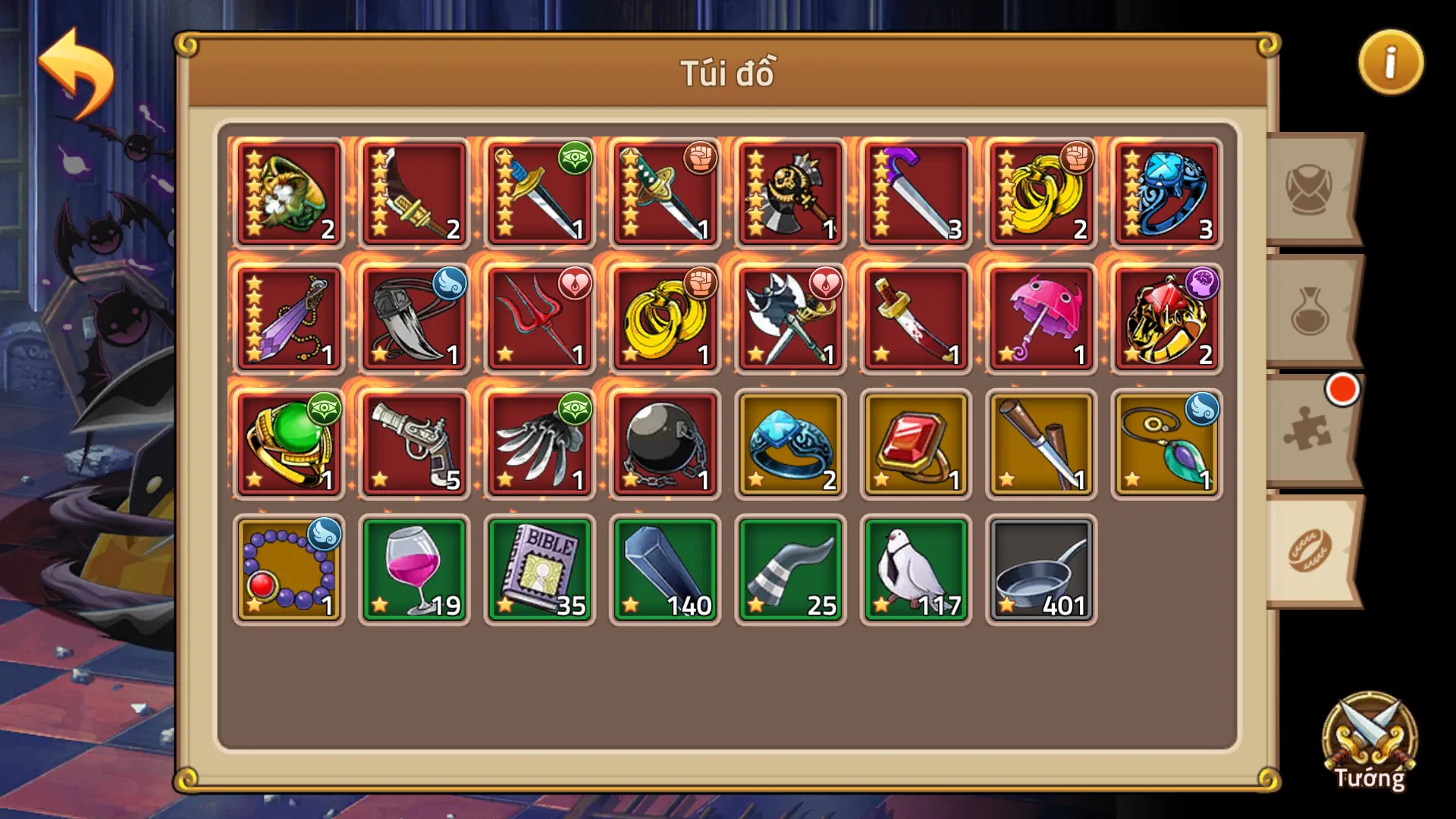This screenshot has height=819, width=1456.
Task: Open the blue sapphire ring item
Action: 791,444
